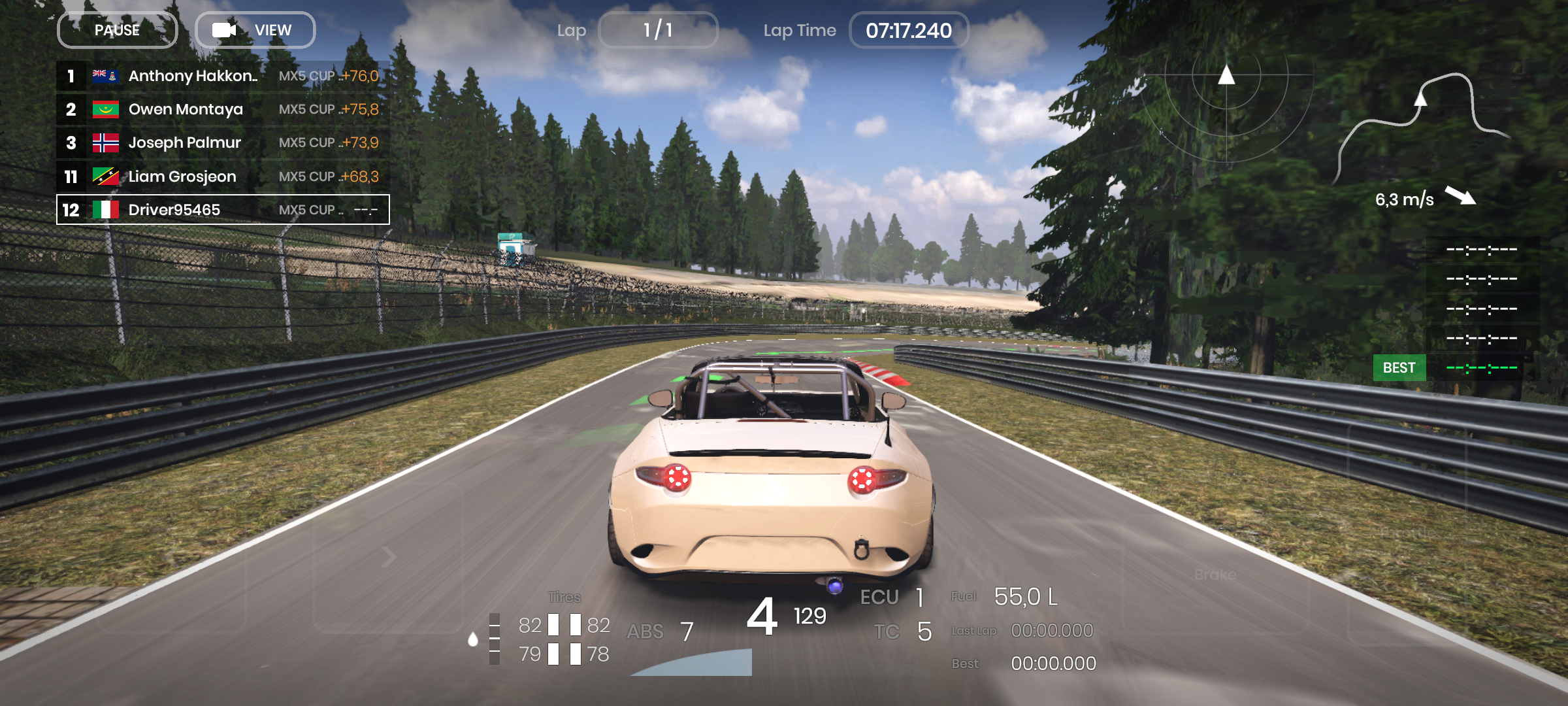The image size is (1568, 706).
Task: Choose Joseph Palmur's standings entry
Action: 223,143
